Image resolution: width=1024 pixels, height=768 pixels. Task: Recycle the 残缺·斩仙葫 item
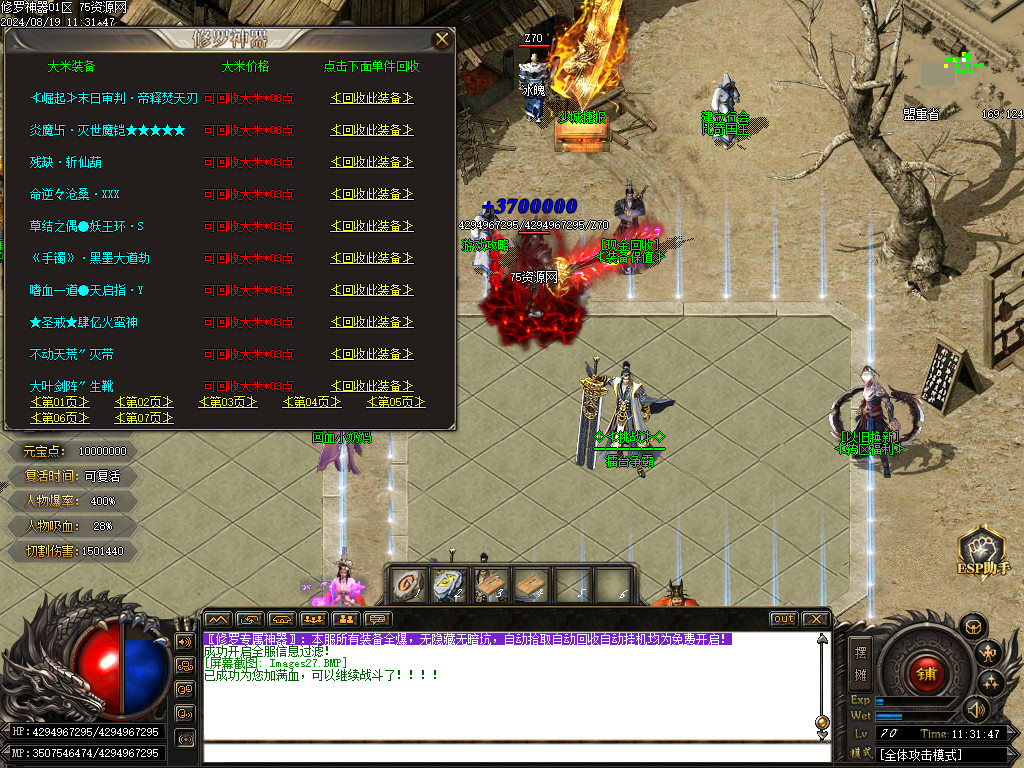(372, 162)
